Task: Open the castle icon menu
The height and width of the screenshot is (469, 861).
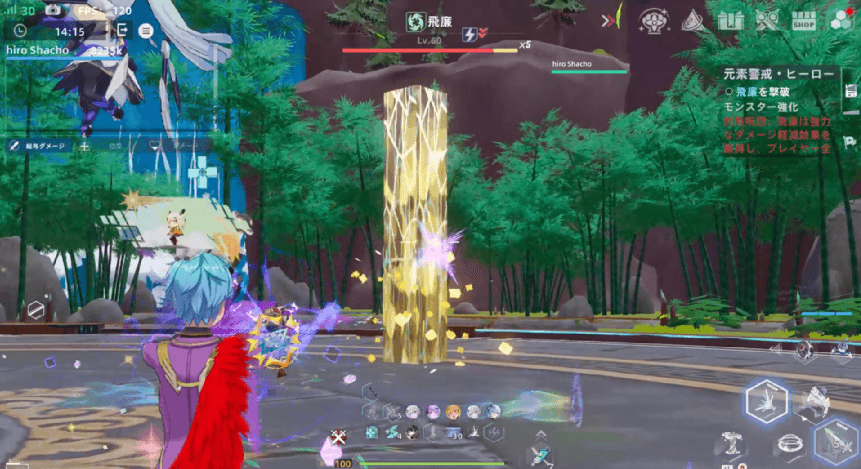Action: click(x=732, y=20)
